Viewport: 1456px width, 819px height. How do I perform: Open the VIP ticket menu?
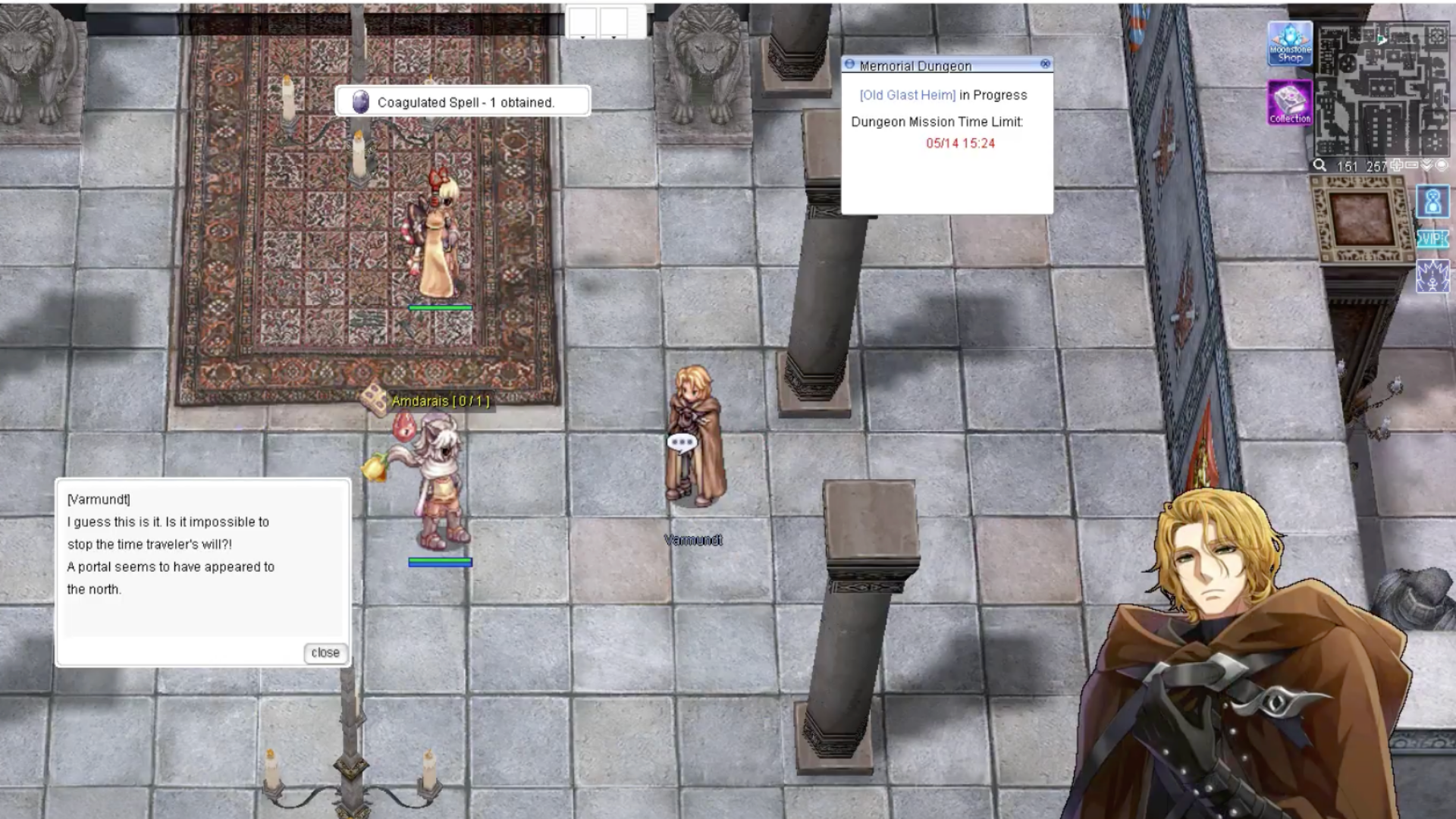tap(1432, 240)
